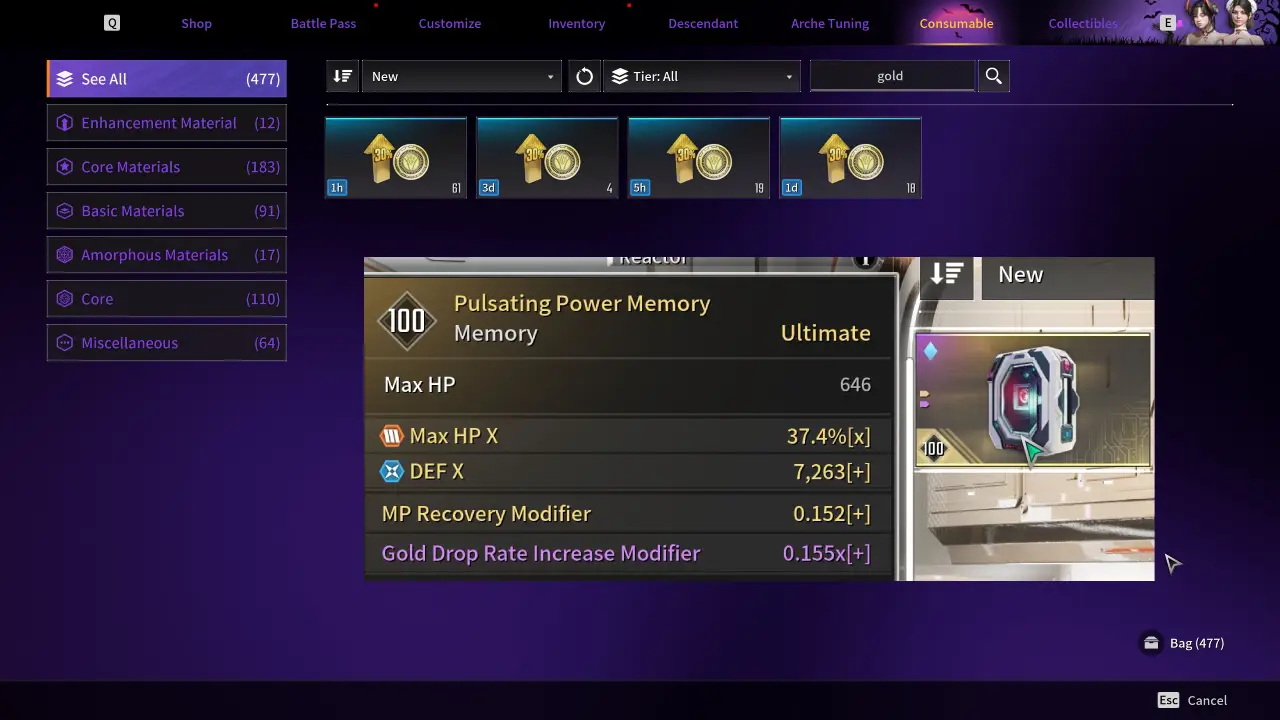Go to the Customize tab

(x=450, y=23)
